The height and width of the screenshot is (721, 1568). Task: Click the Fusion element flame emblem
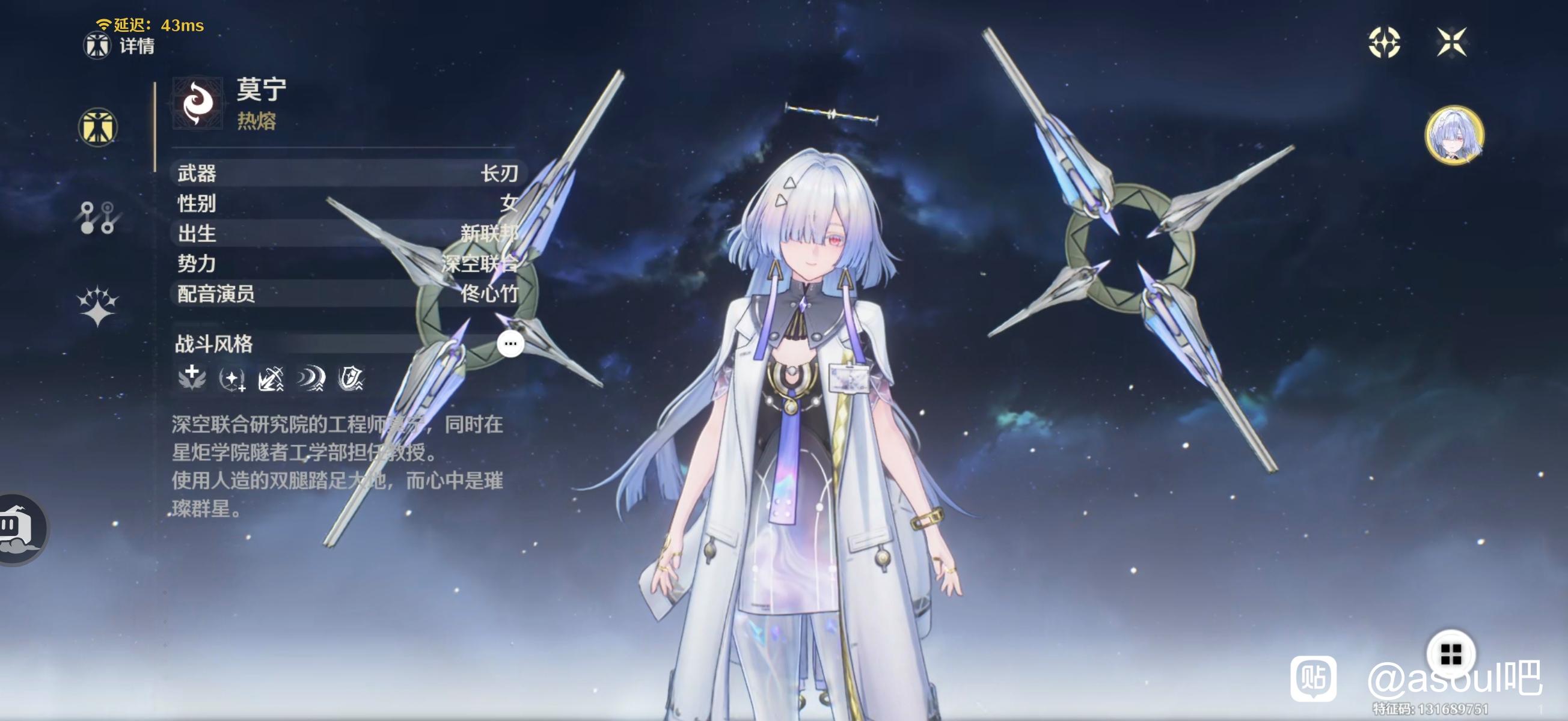point(197,103)
